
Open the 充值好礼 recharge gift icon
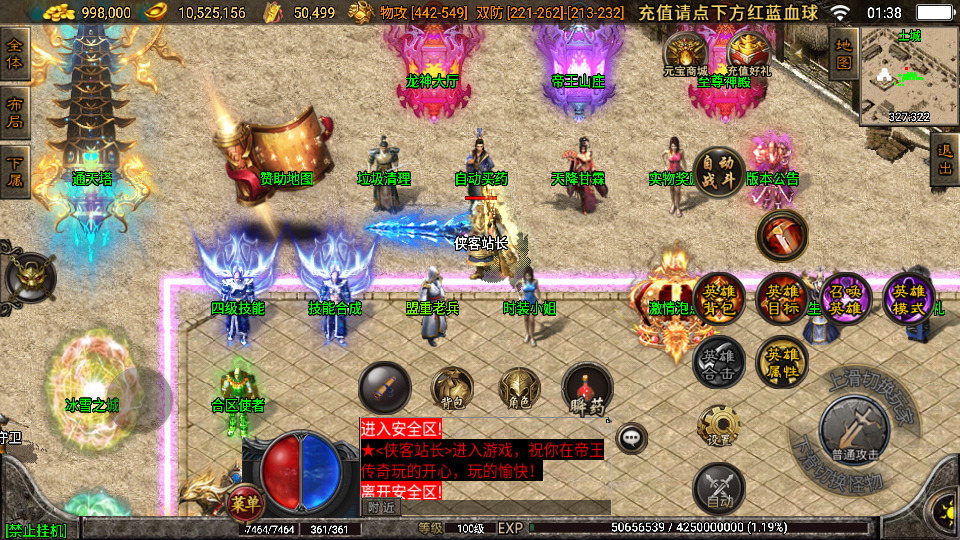[749, 52]
